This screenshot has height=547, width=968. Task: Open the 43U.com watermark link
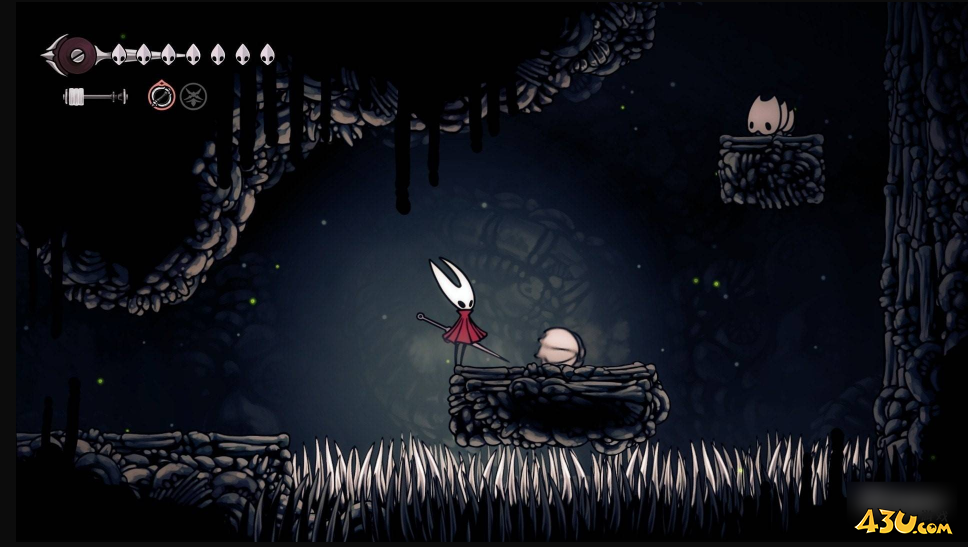[903, 521]
